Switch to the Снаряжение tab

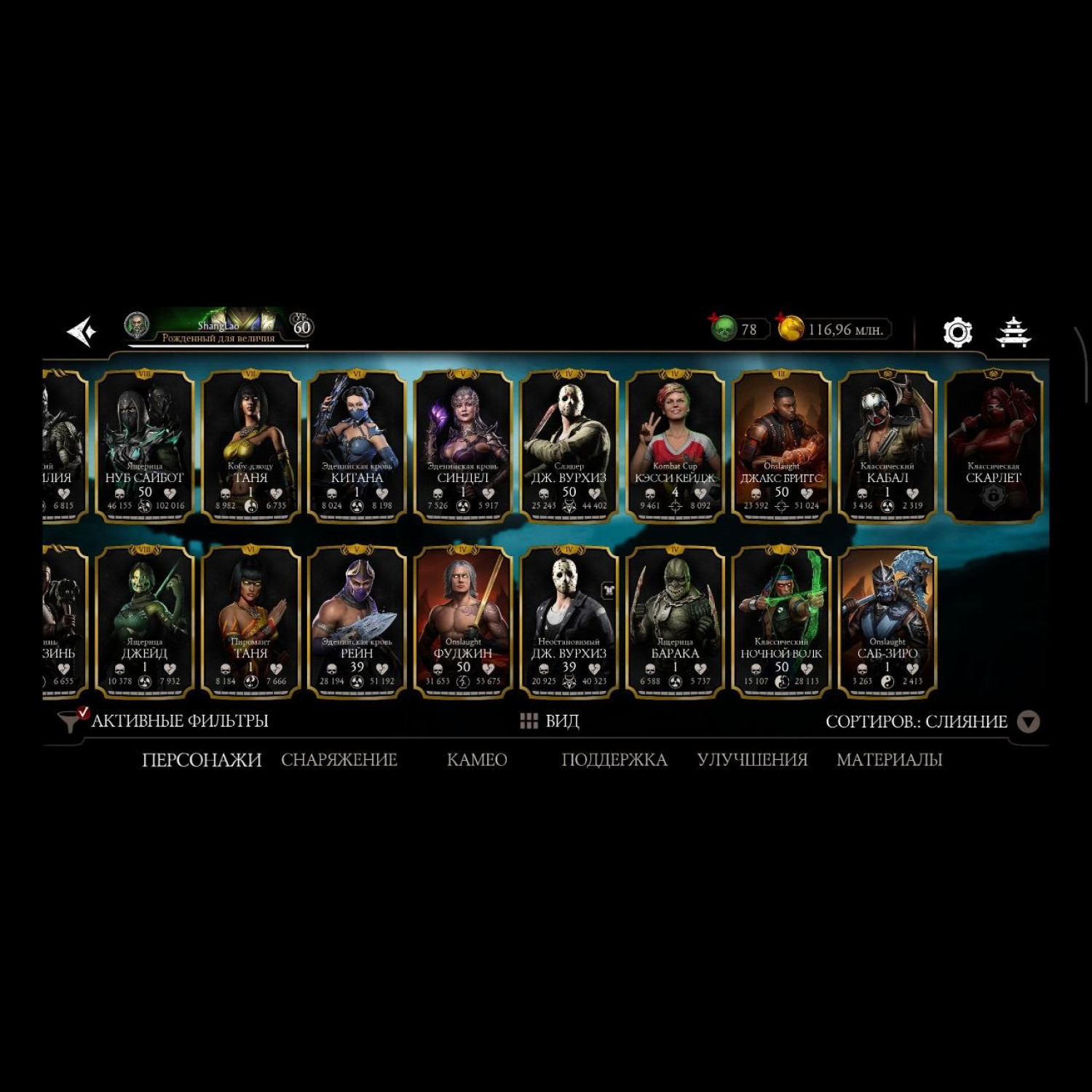coord(339,759)
